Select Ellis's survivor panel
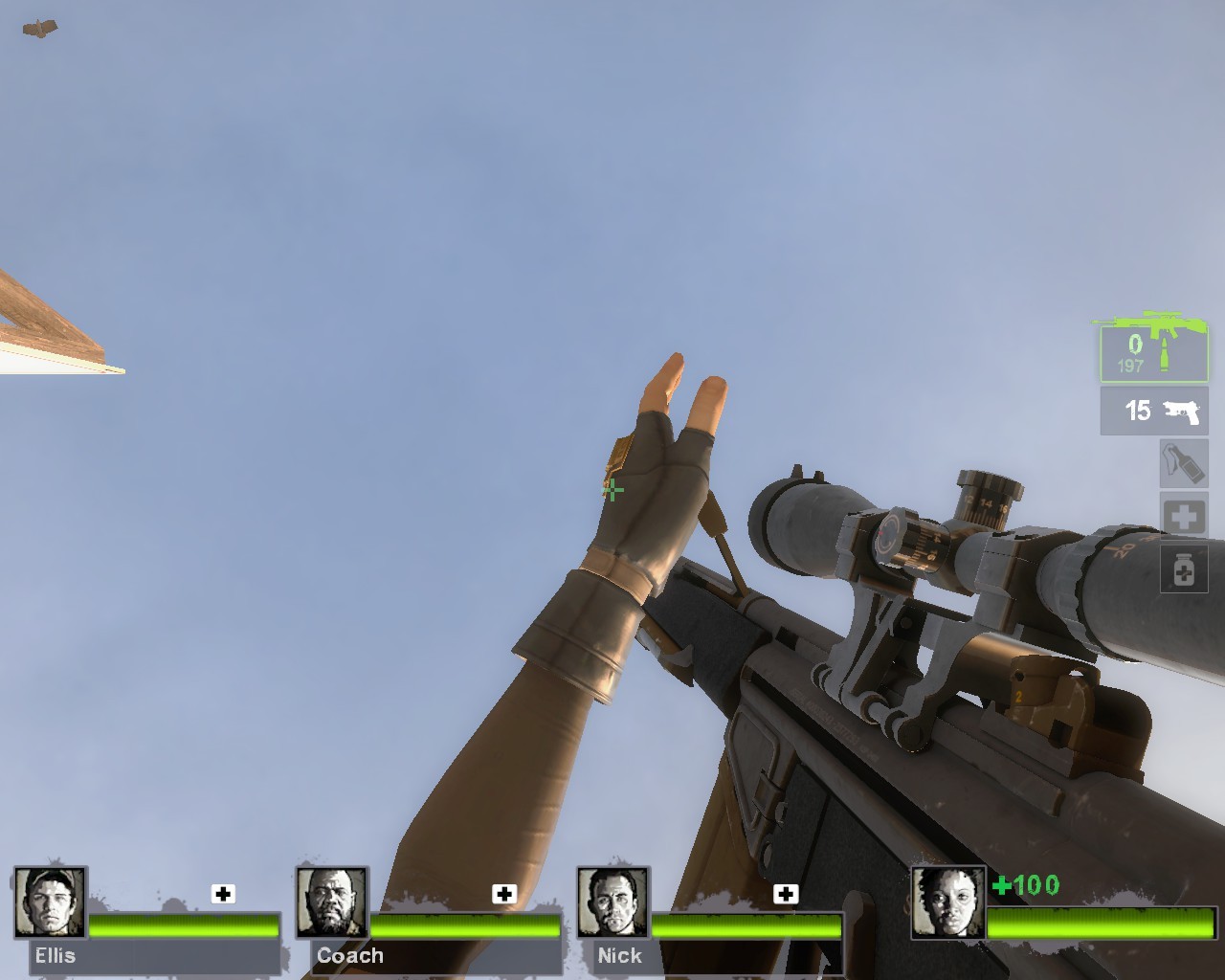 tap(144, 919)
